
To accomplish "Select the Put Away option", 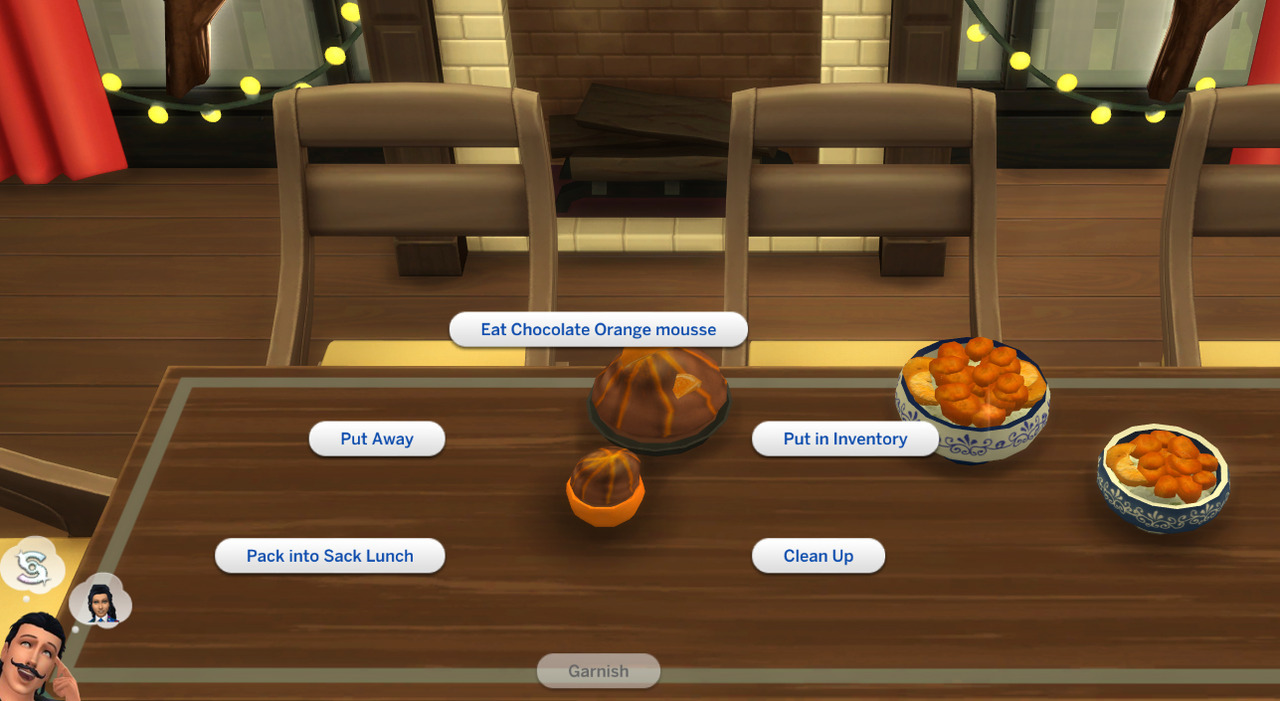I will tap(376, 439).
